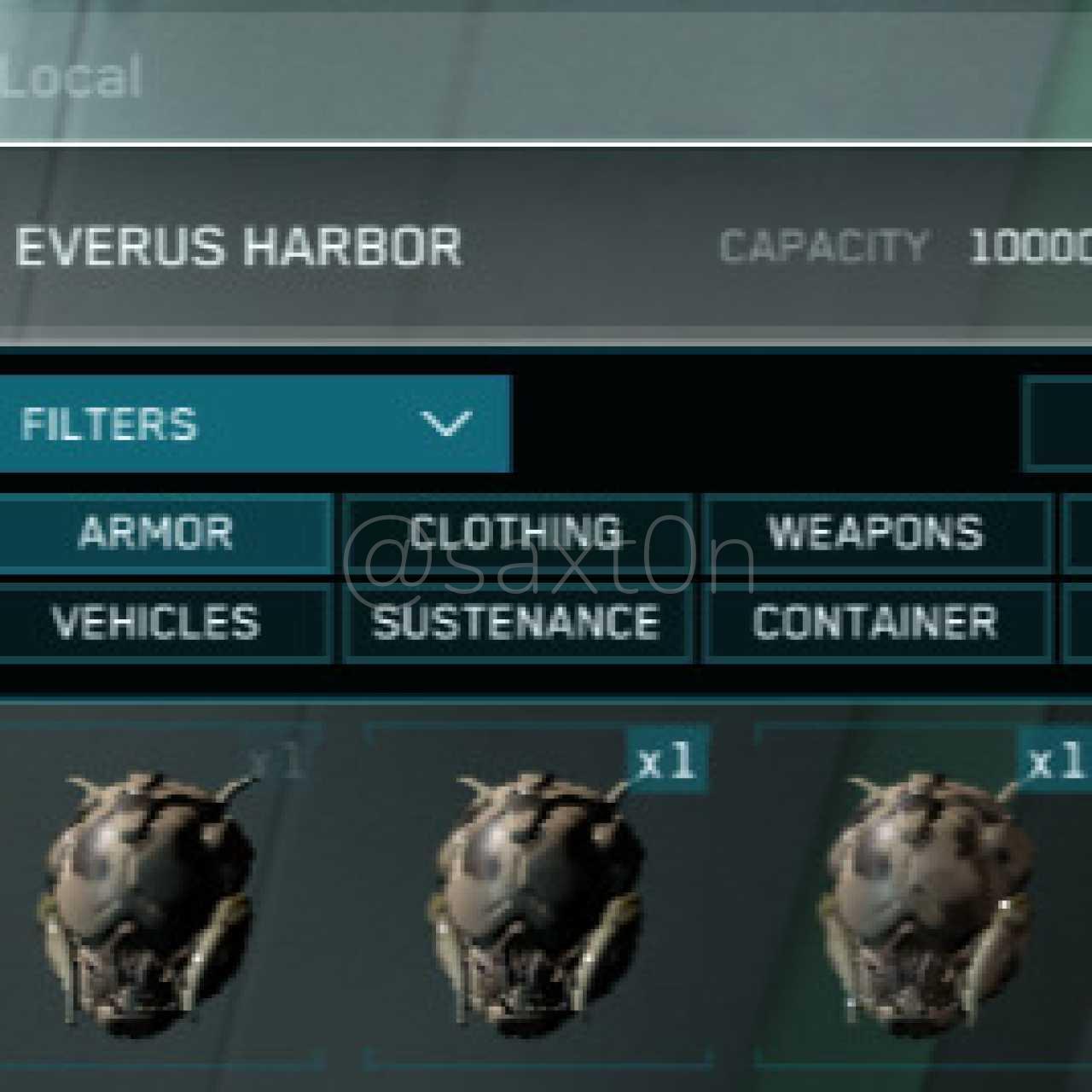The image size is (1092, 1092).
Task: Filter inventory by Clothing
Action: (517, 533)
